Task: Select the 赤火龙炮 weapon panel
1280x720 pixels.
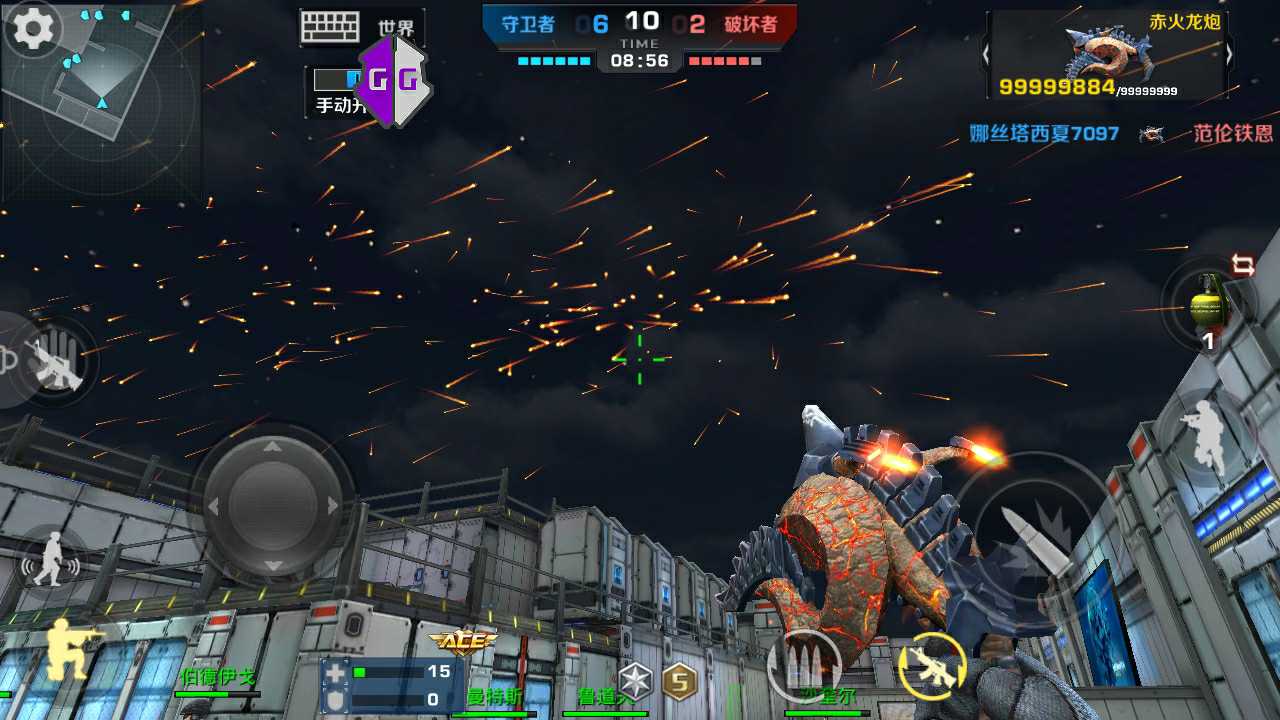Action: 1106,56
